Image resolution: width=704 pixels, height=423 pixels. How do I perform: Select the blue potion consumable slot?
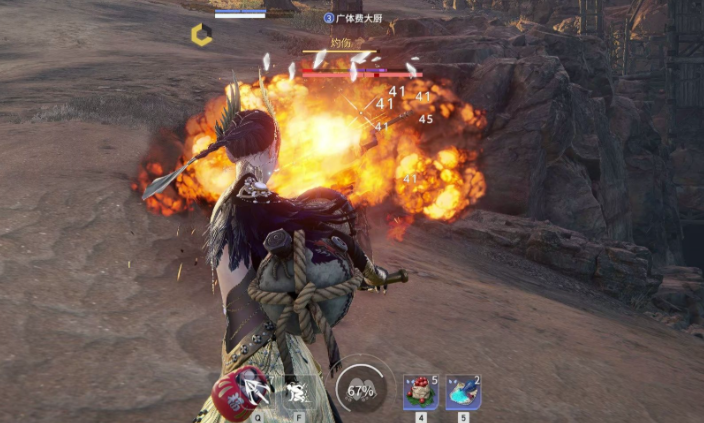462,392
